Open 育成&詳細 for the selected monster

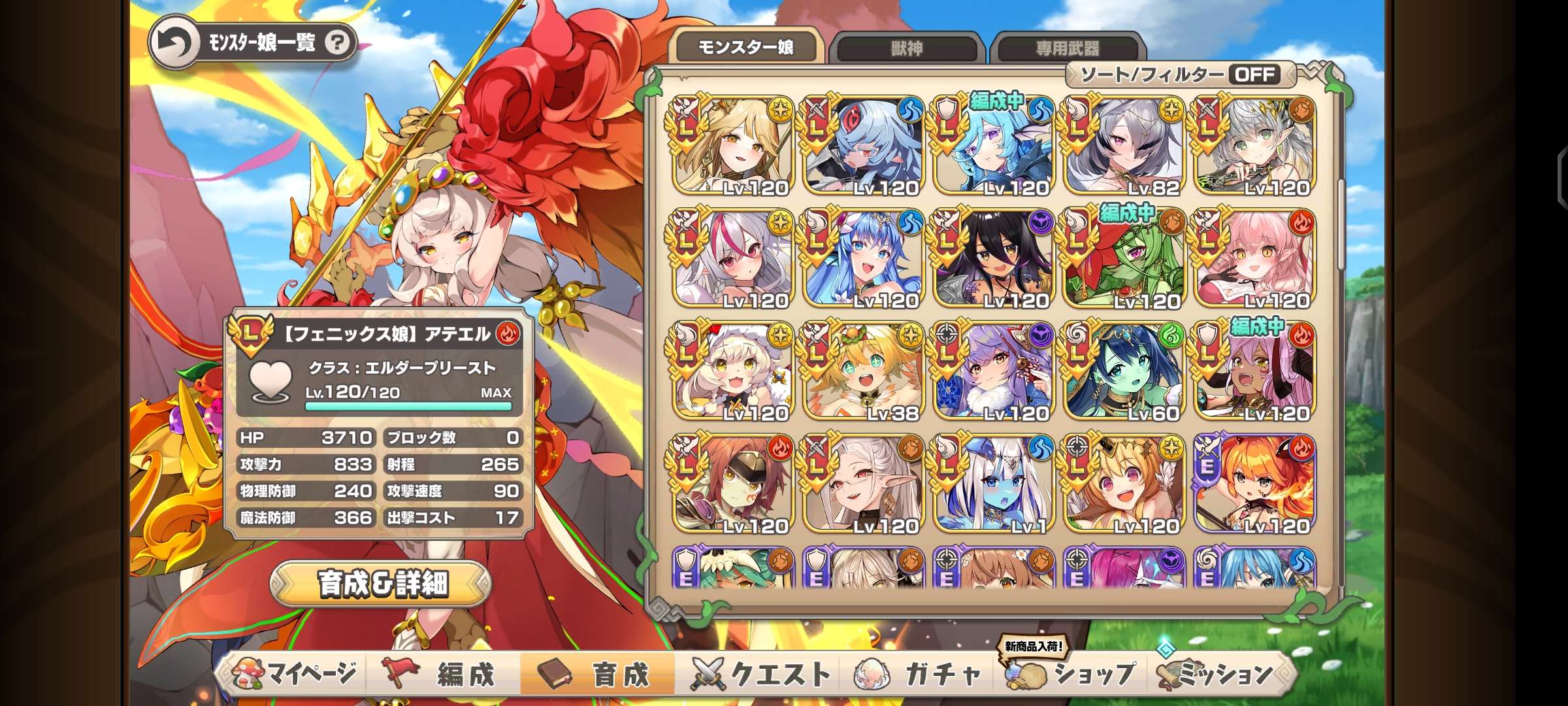(382, 584)
